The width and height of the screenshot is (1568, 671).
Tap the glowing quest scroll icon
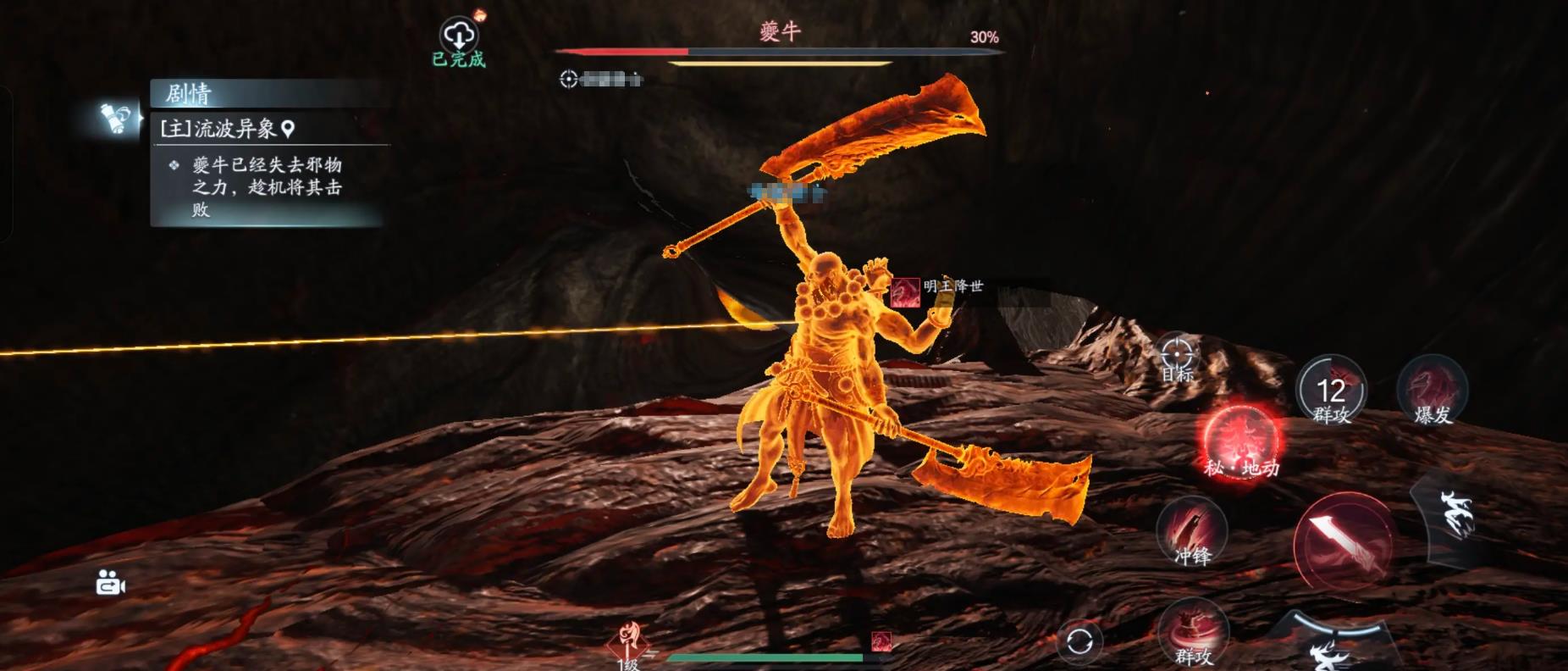coord(115,119)
